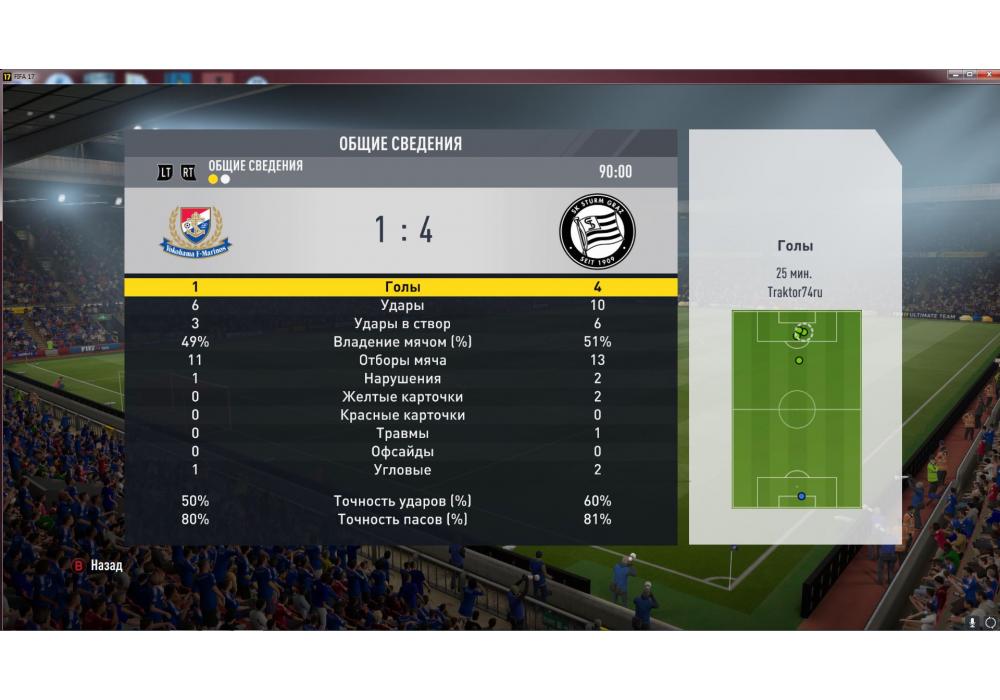Highlight the Владение мячом (%) row
Image resolution: width=1000 pixels, height=700 pixels.
[x=402, y=342]
